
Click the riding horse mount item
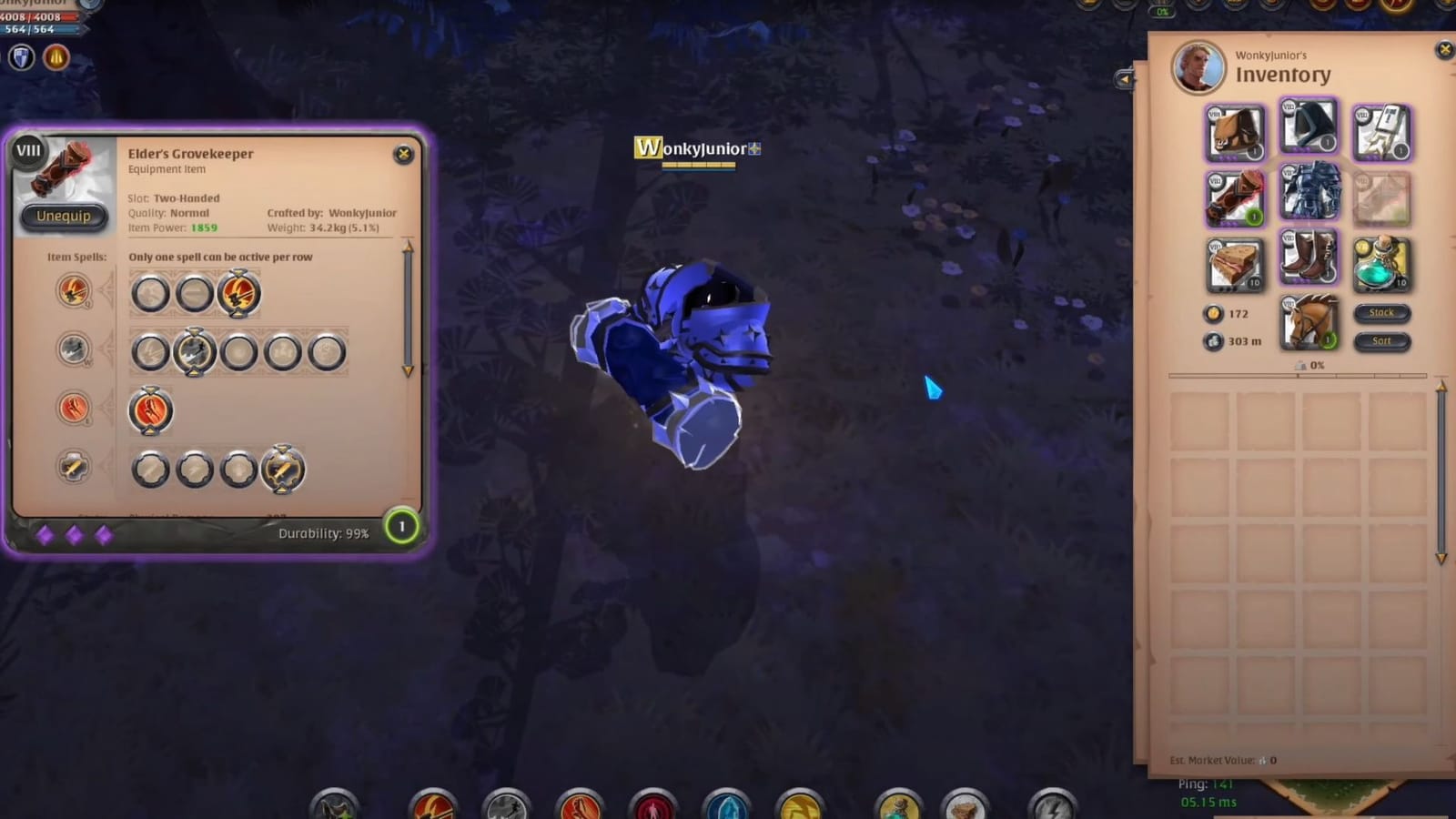click(1309, 323)
